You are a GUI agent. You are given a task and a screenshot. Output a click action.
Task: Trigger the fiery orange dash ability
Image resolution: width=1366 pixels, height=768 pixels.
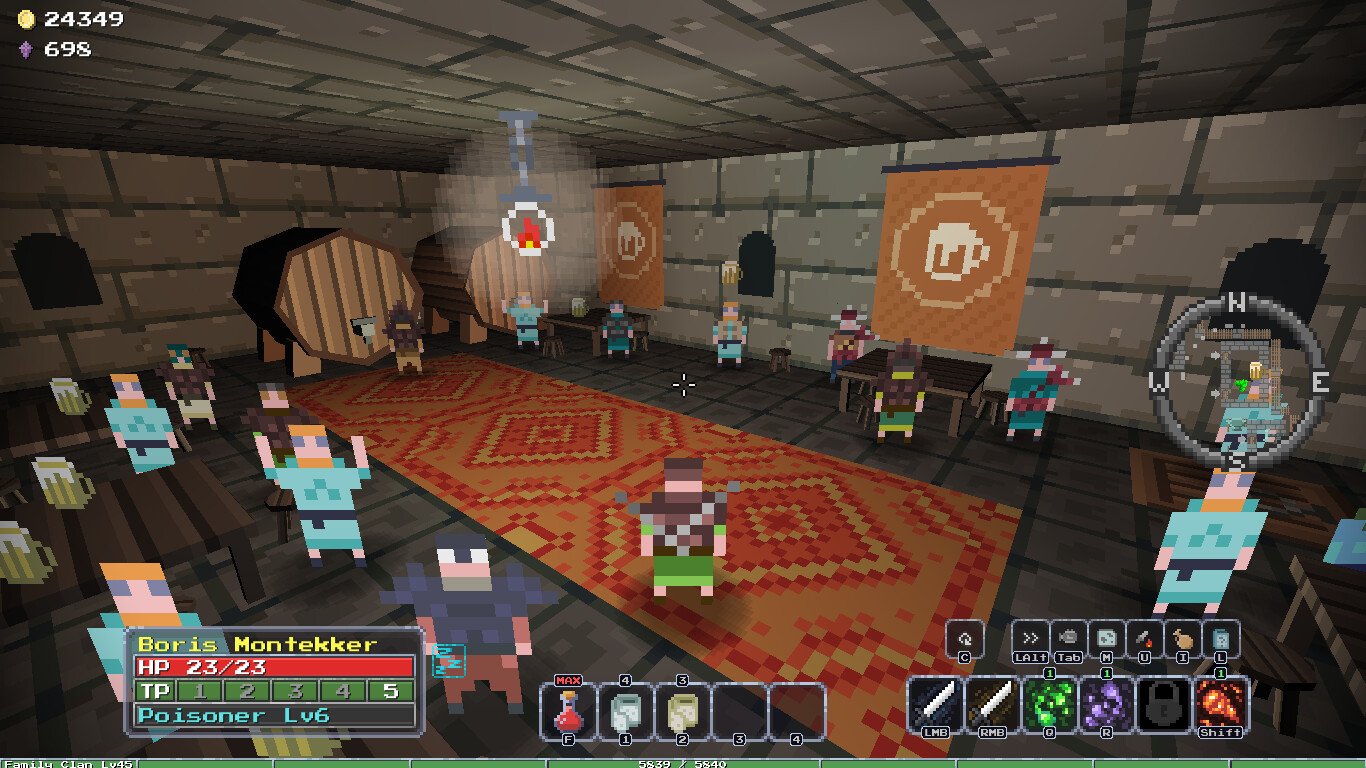tap(1222, 704)
